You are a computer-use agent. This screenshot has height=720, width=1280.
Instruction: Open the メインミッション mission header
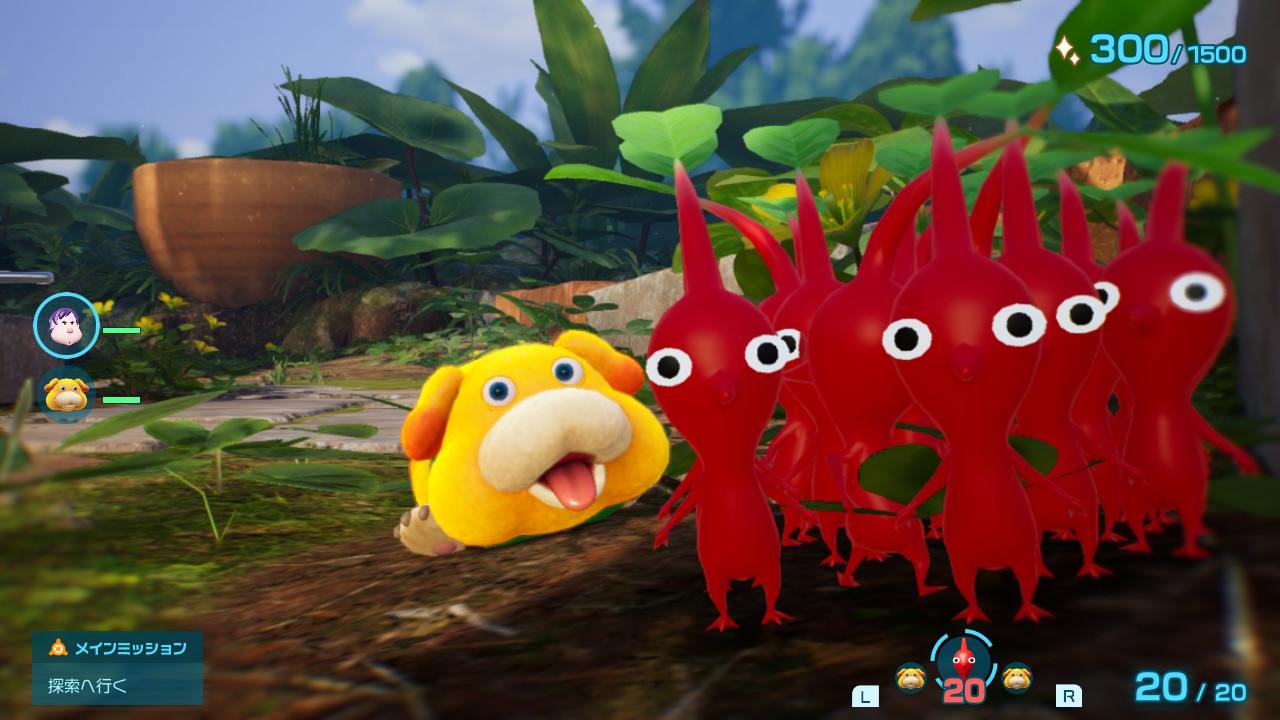click(x=118, y=648)
